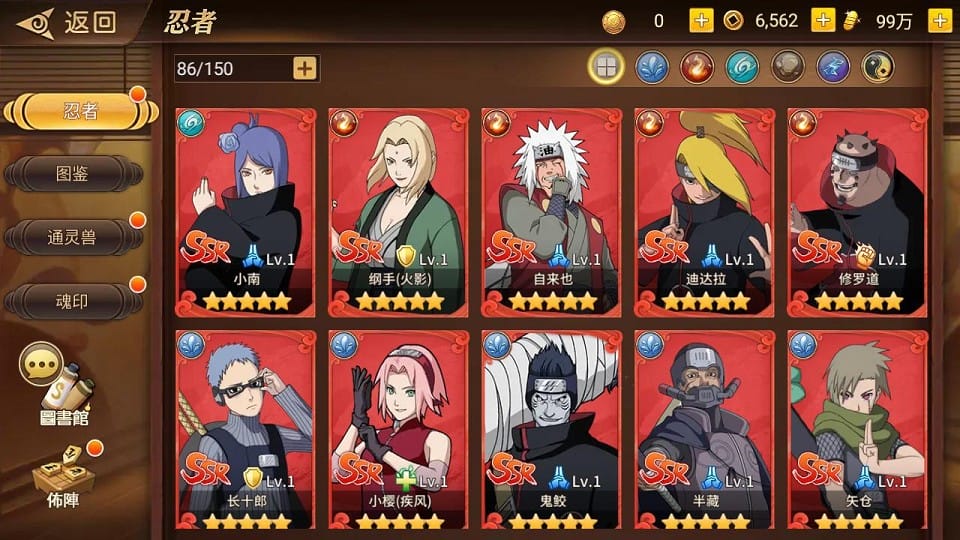This screenshot has height=540, width=960.
Task: Add more of the 99万 gold currency
Action: (939, 21)
